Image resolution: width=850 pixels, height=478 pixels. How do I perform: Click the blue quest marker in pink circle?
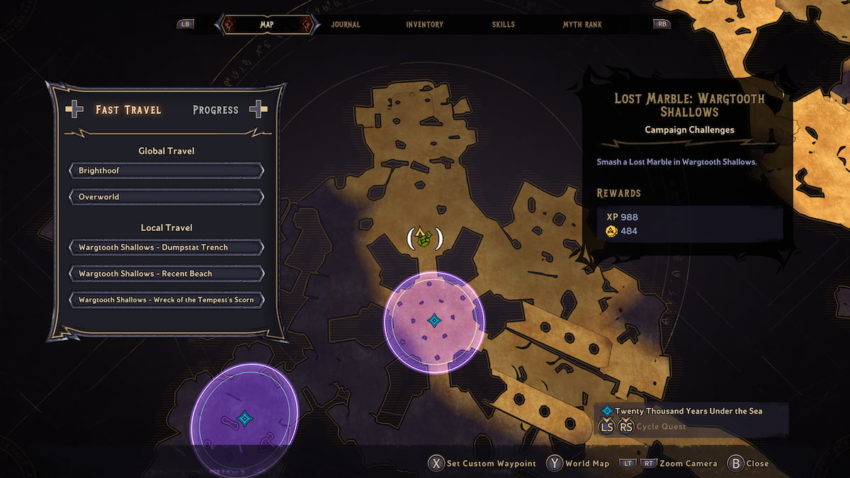(434, 321)
